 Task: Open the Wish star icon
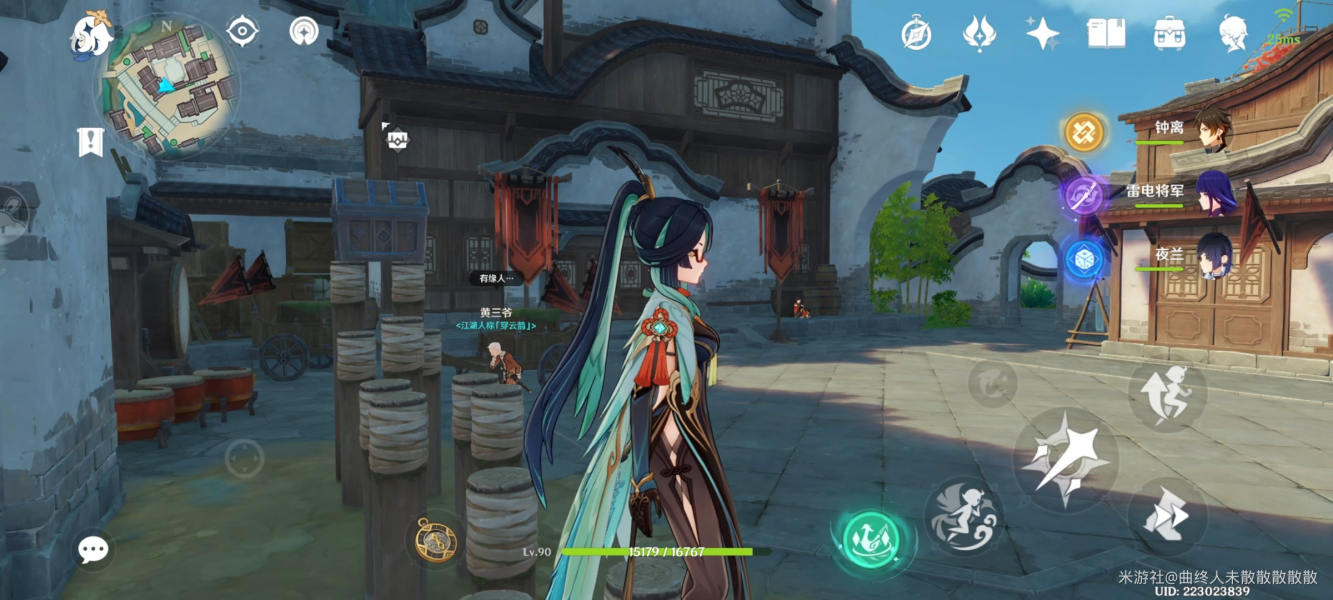(x=1042, y=33)
